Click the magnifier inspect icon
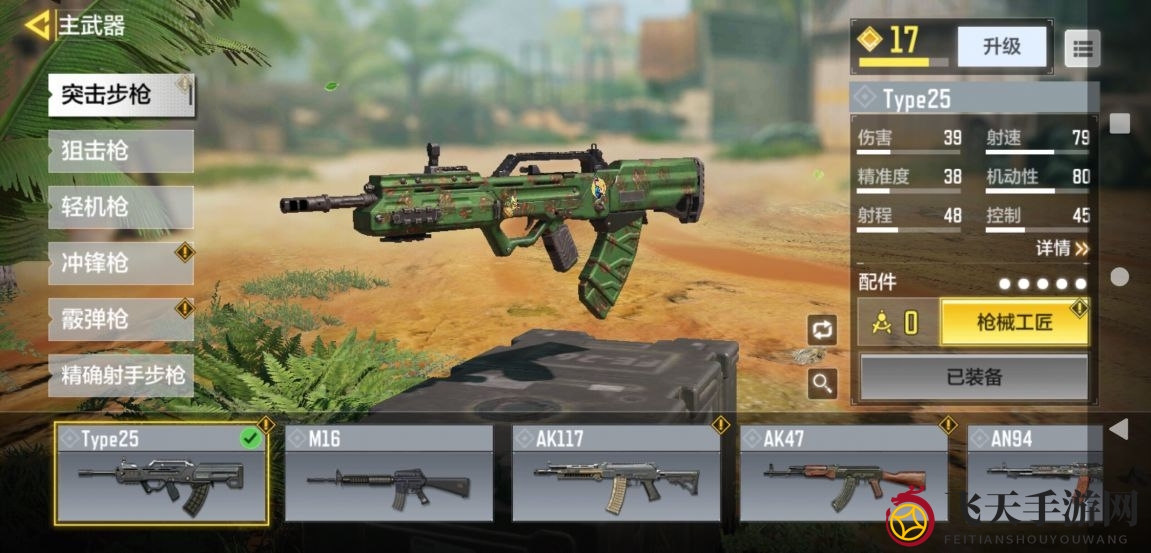Viewport: 1151px width, 553px height. [x=822, y=382]
